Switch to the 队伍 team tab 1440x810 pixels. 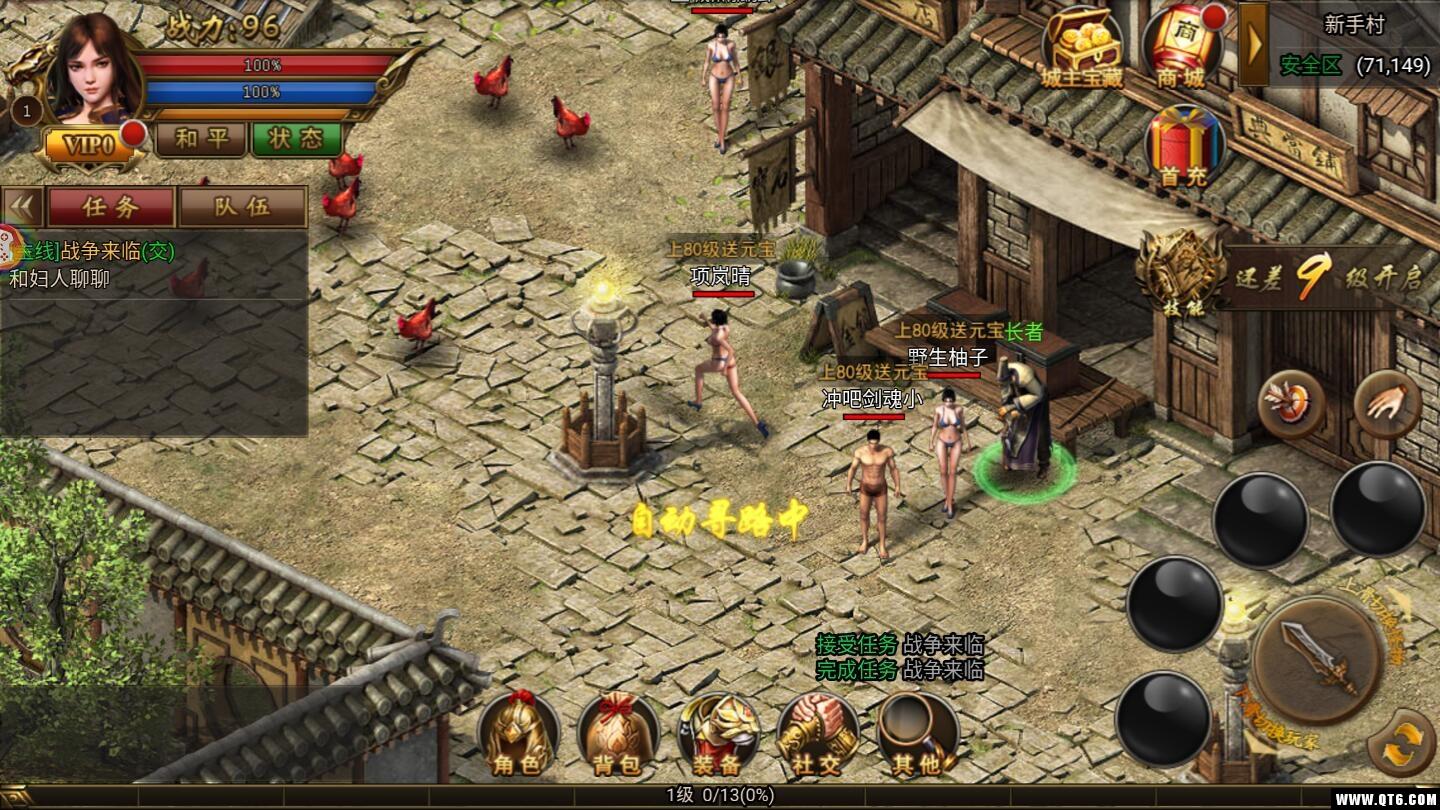coord(242,207)
